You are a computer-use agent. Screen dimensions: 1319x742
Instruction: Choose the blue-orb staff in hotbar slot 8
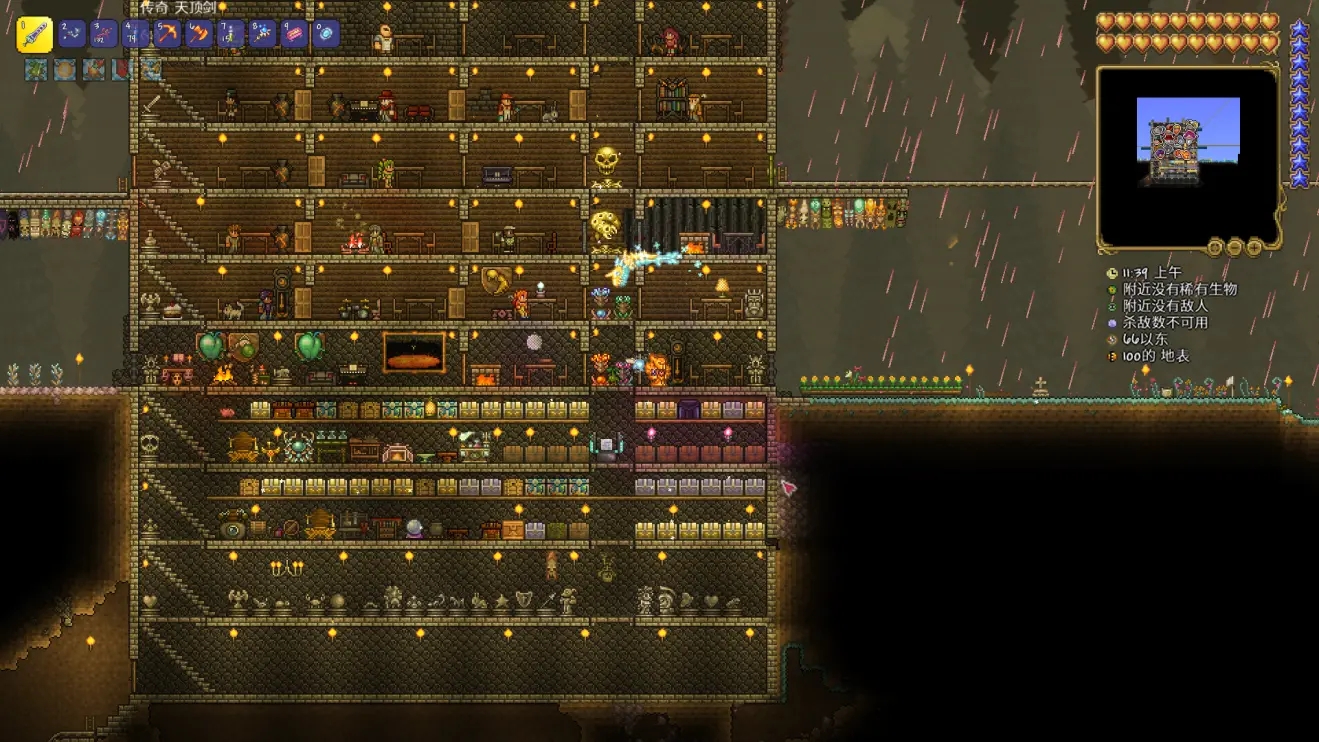[x=263, y=34]
